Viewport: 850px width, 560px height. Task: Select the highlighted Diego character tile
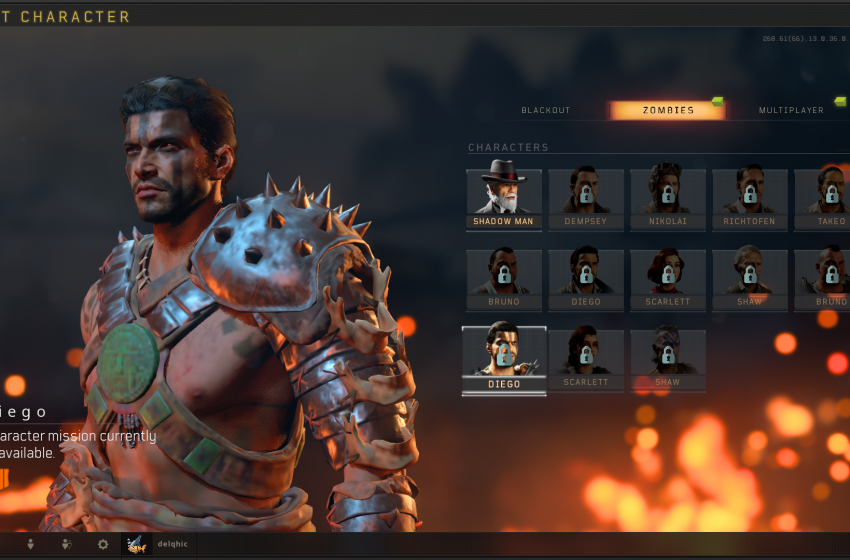click(x=504, y=361)
